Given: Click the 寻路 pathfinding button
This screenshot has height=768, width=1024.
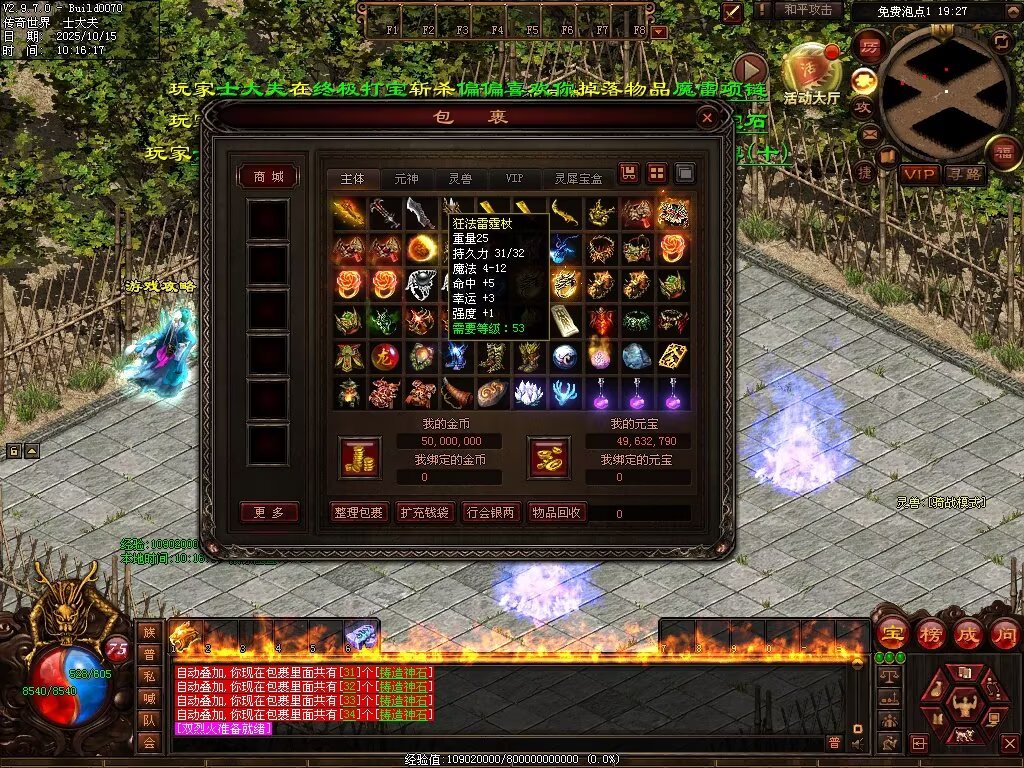Looking at the screenshot, I should (x=964, y=174).
